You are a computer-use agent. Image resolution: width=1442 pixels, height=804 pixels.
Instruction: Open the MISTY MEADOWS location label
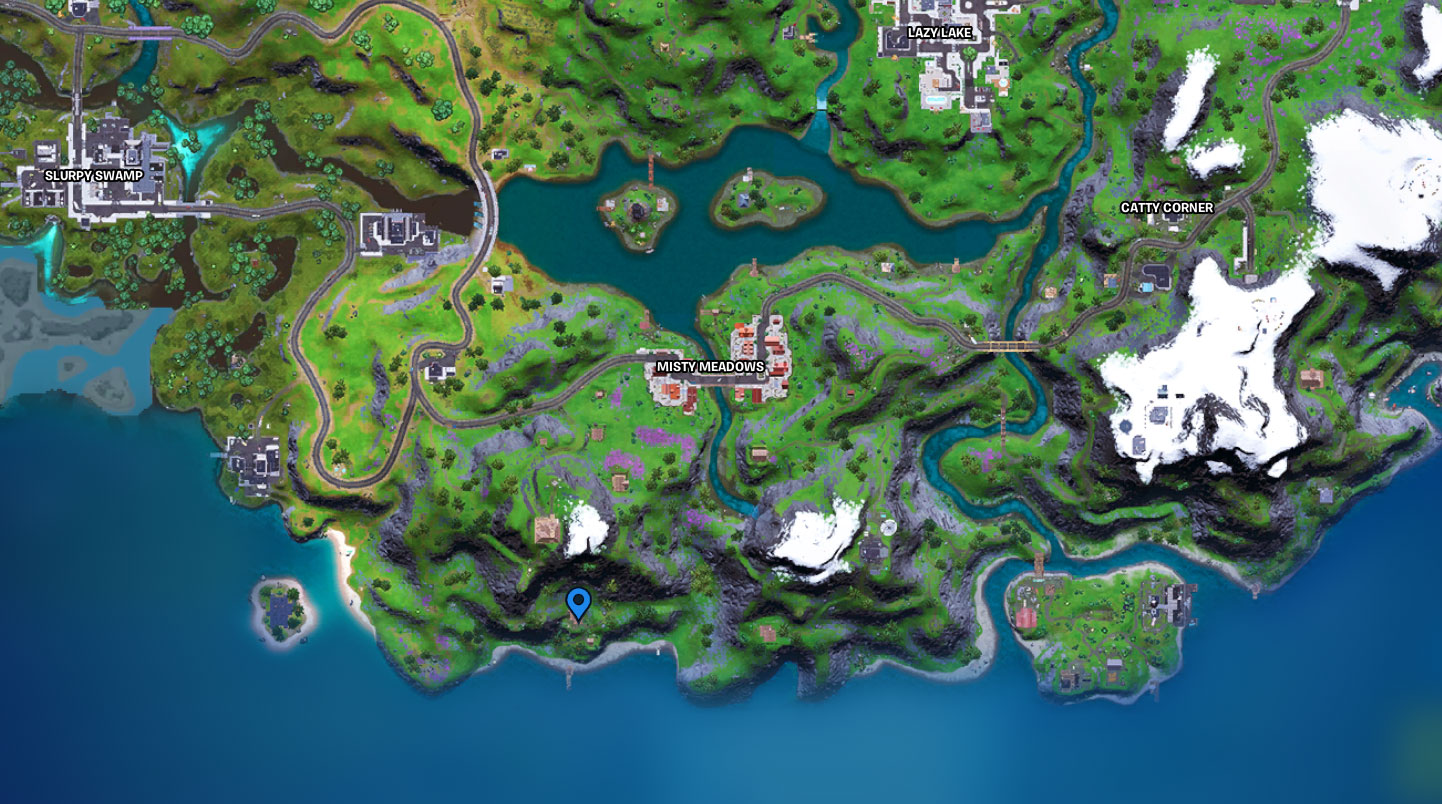710,366
